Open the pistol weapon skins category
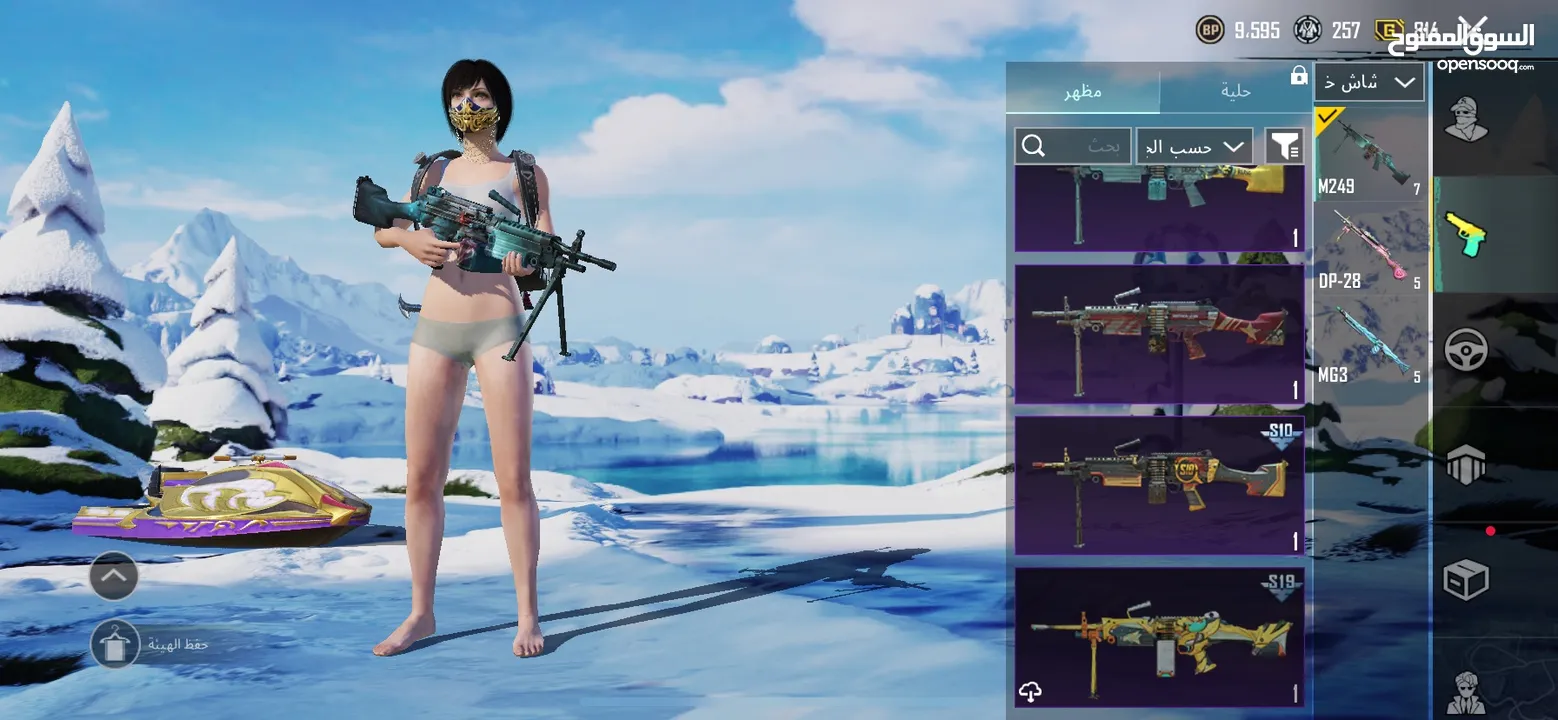 pyautogui.click(x=1465, y=234)
